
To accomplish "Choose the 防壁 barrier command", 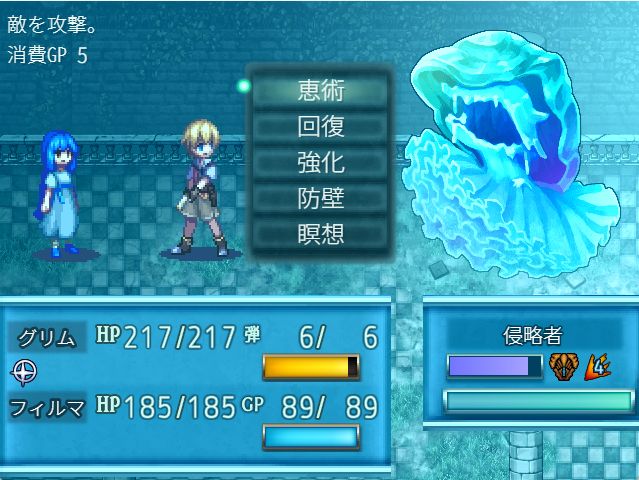I will click(320, 198).
